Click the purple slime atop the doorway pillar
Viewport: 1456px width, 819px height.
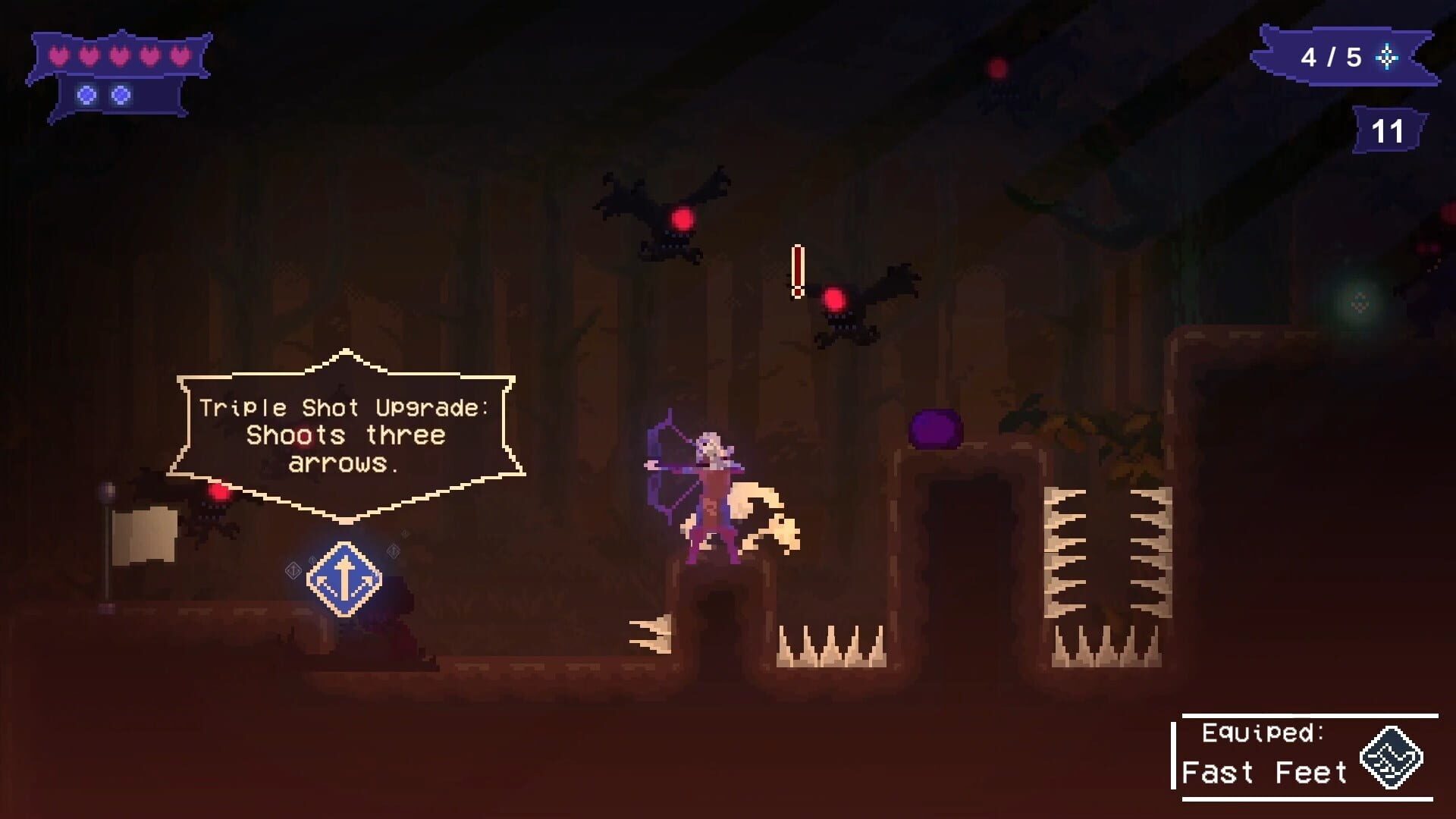[935, 428]
